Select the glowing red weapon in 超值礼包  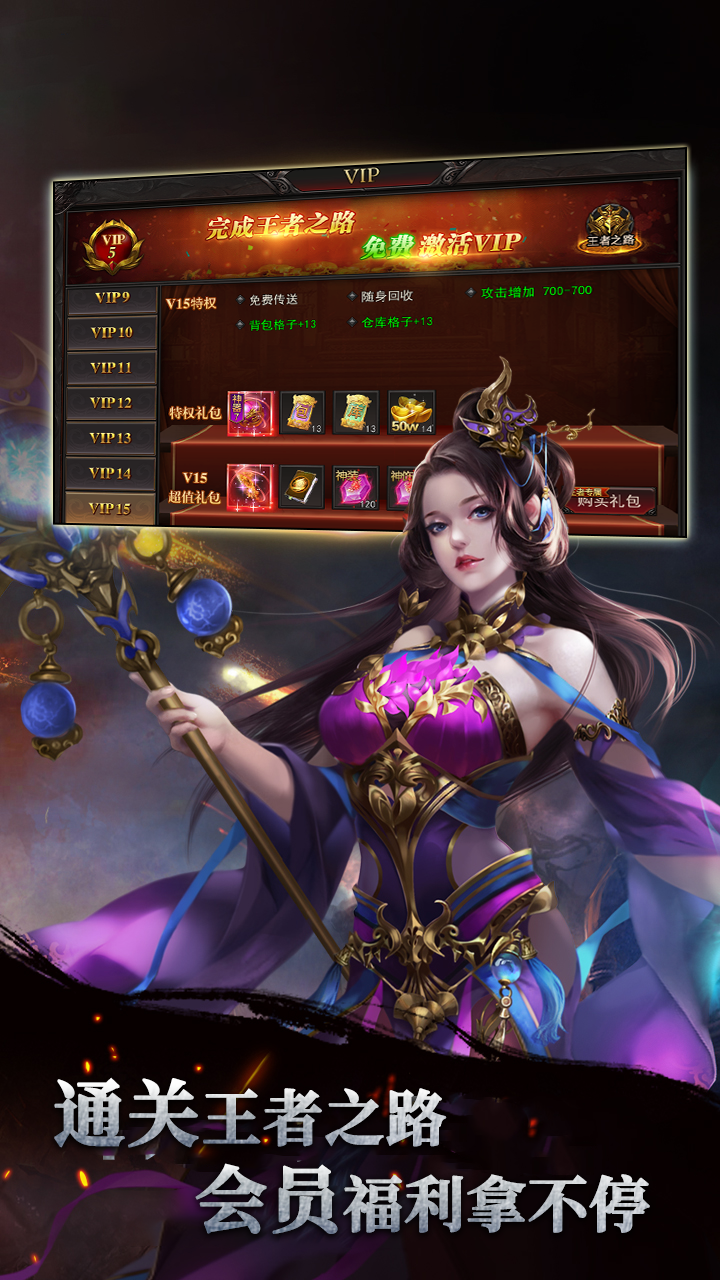[250, 487]
